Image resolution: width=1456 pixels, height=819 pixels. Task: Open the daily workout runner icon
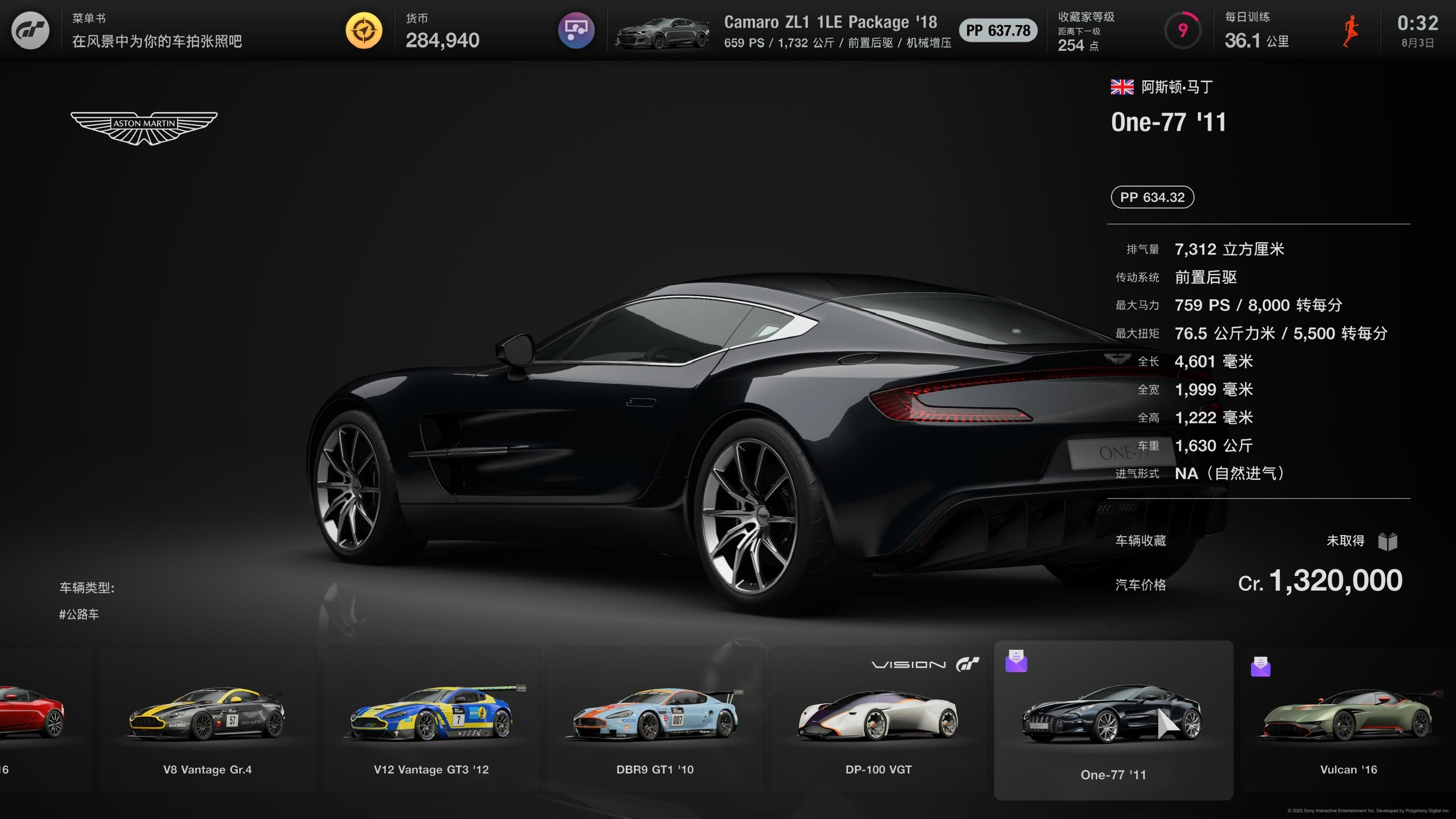(1351, 31)
